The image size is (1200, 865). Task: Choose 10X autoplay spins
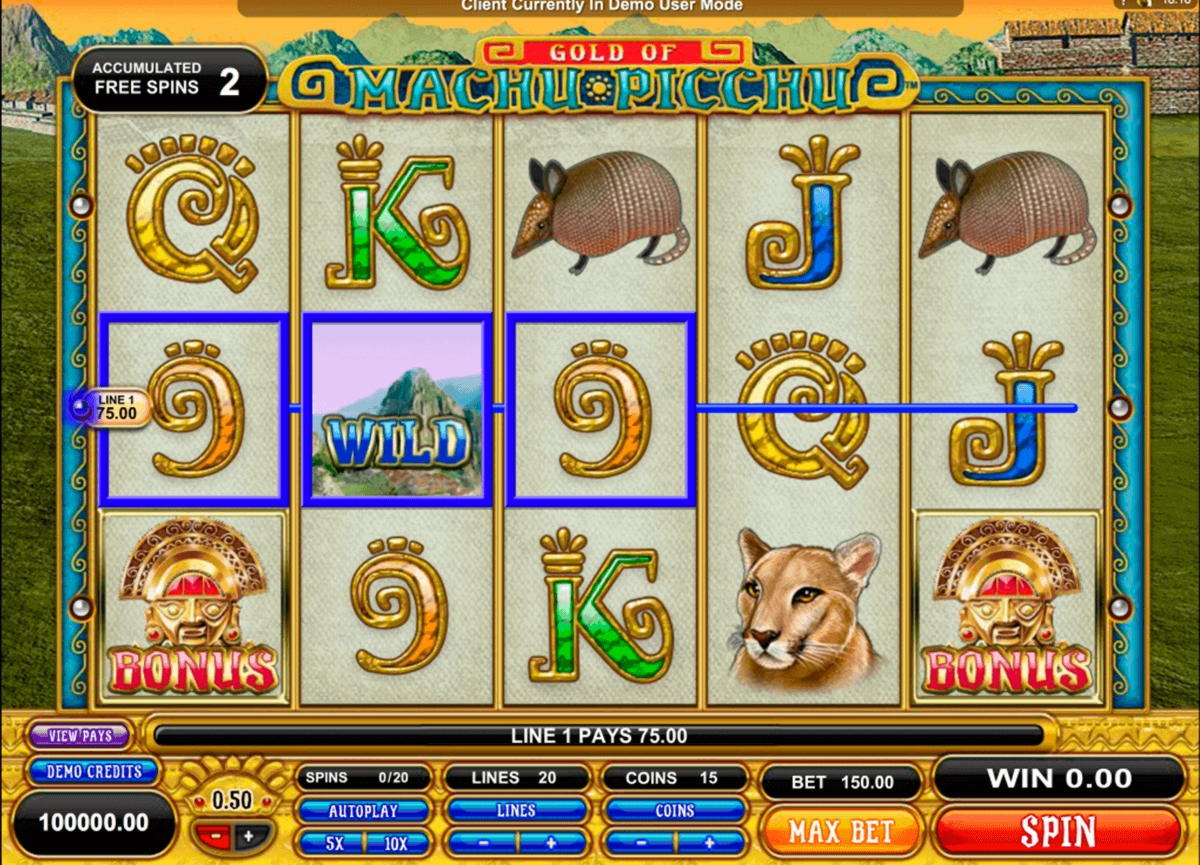395,843
